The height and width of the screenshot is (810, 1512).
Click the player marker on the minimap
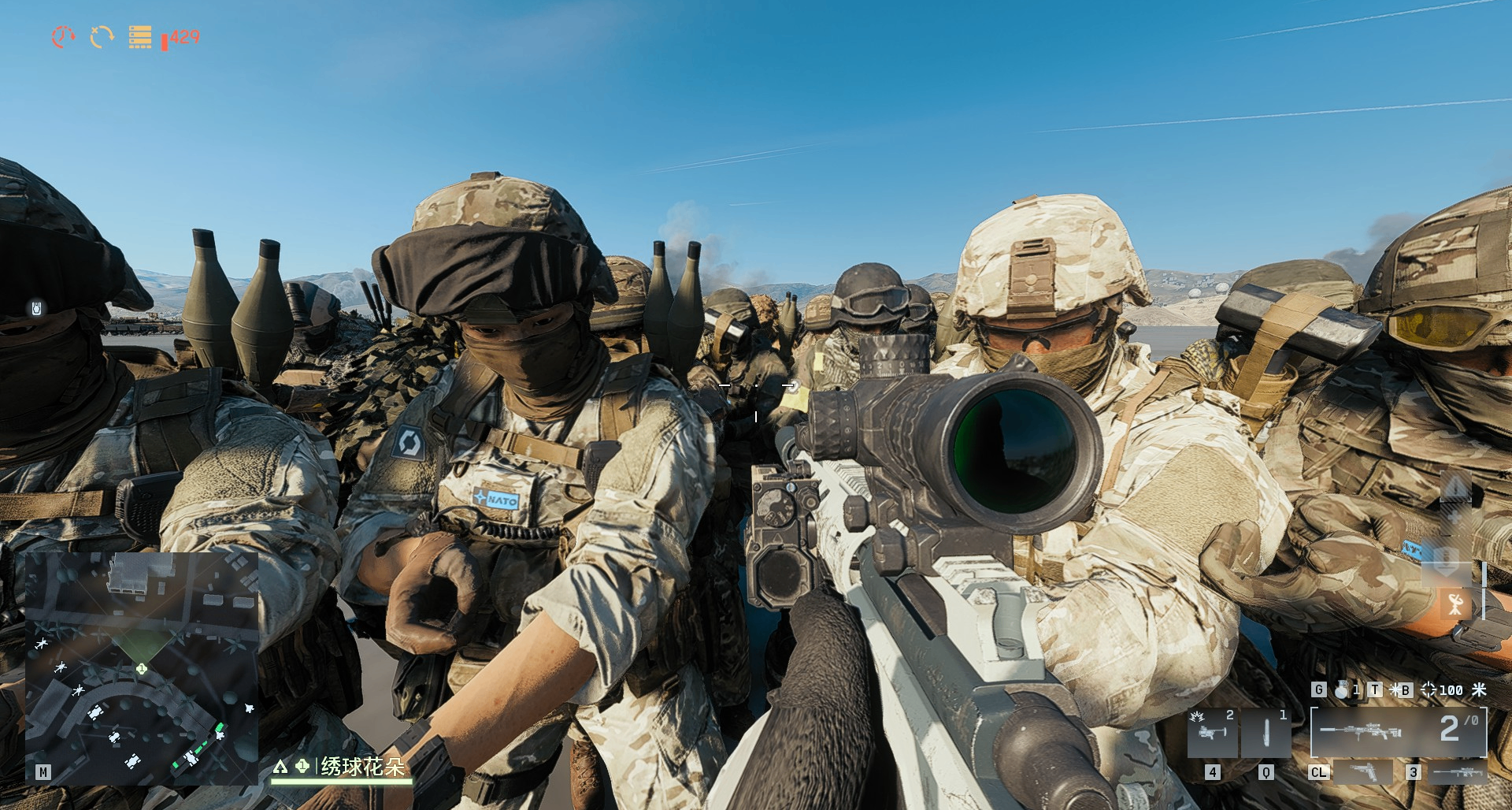point(142,668)
